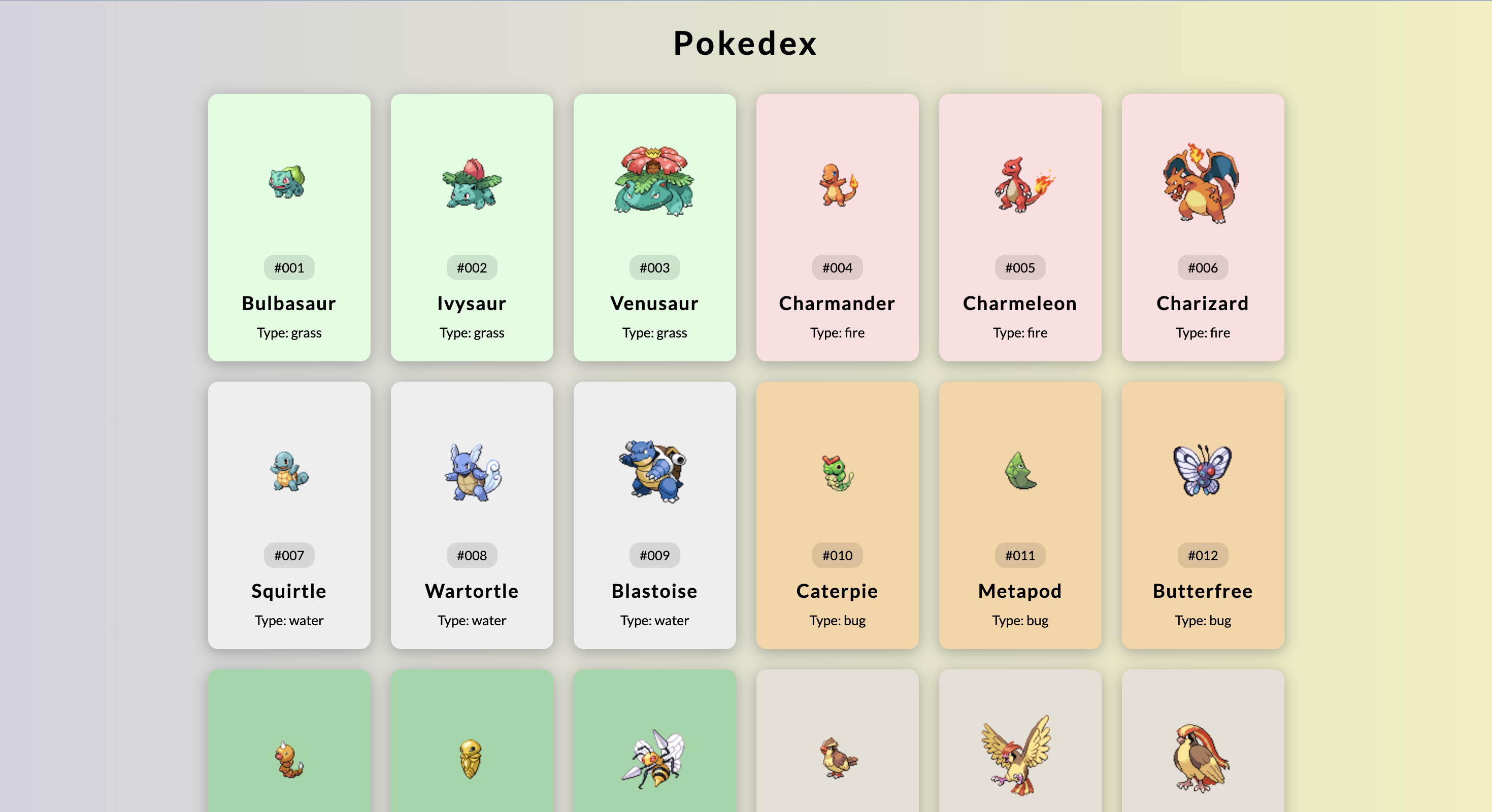The height and width of the screenshot is (812, 1492).
Task: Select the Wartortle card
Action: [472, 514]
